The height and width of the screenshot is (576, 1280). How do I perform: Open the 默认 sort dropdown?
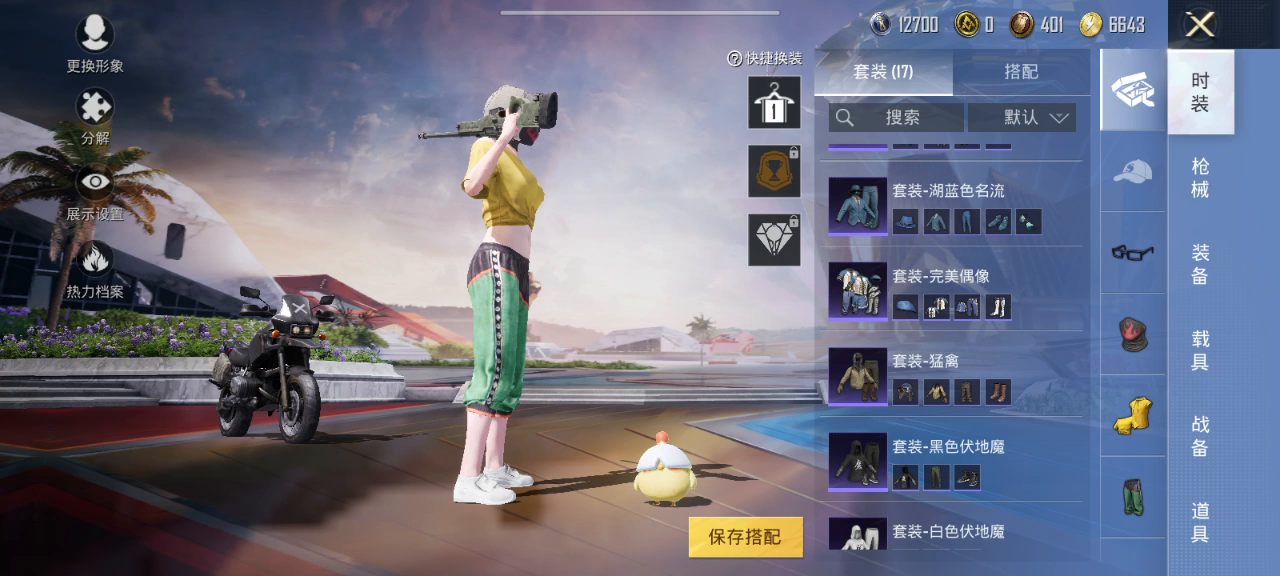click(x=1021, y=117)
